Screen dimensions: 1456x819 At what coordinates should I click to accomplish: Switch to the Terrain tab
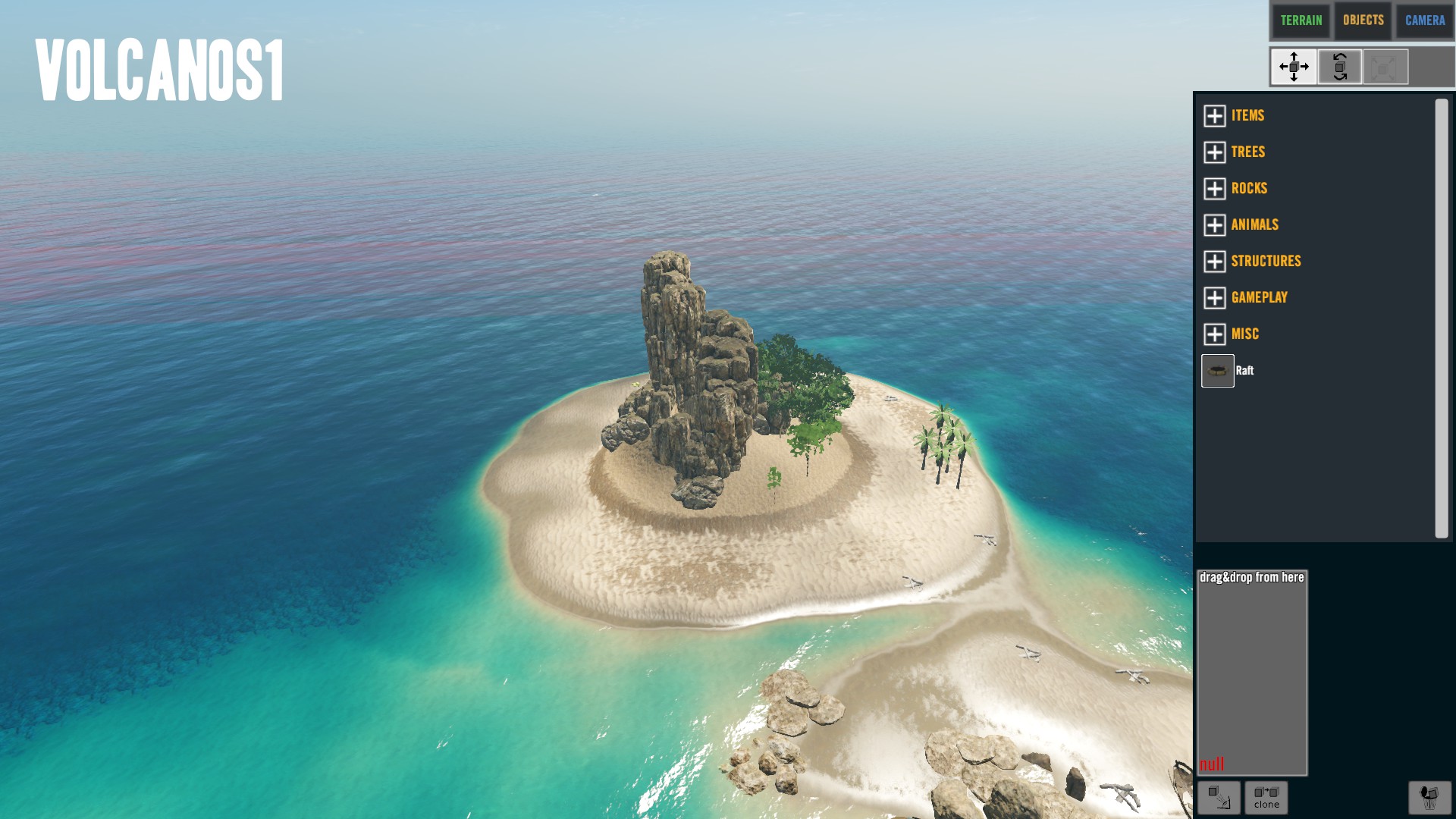click(x=1301, y=20)
